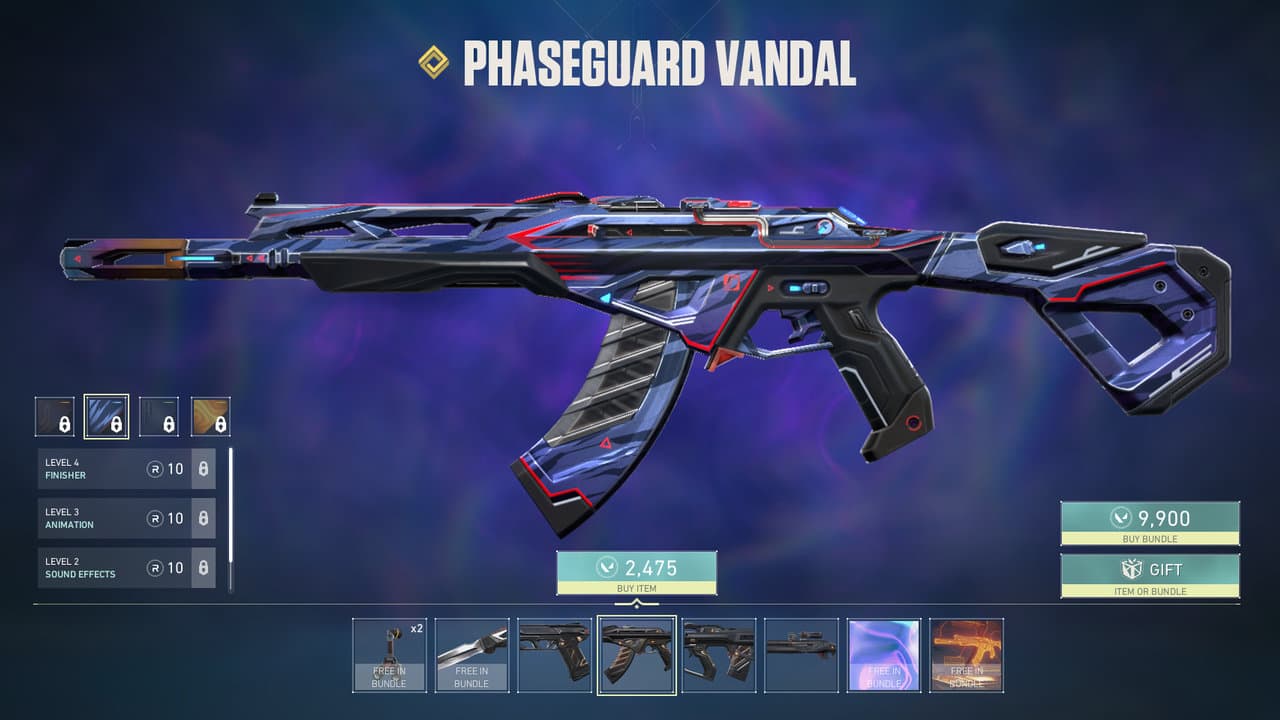Toggle the lock on the Level 3 Animation row
This screenshot has height=720, width=1280.
coord(204,519)
